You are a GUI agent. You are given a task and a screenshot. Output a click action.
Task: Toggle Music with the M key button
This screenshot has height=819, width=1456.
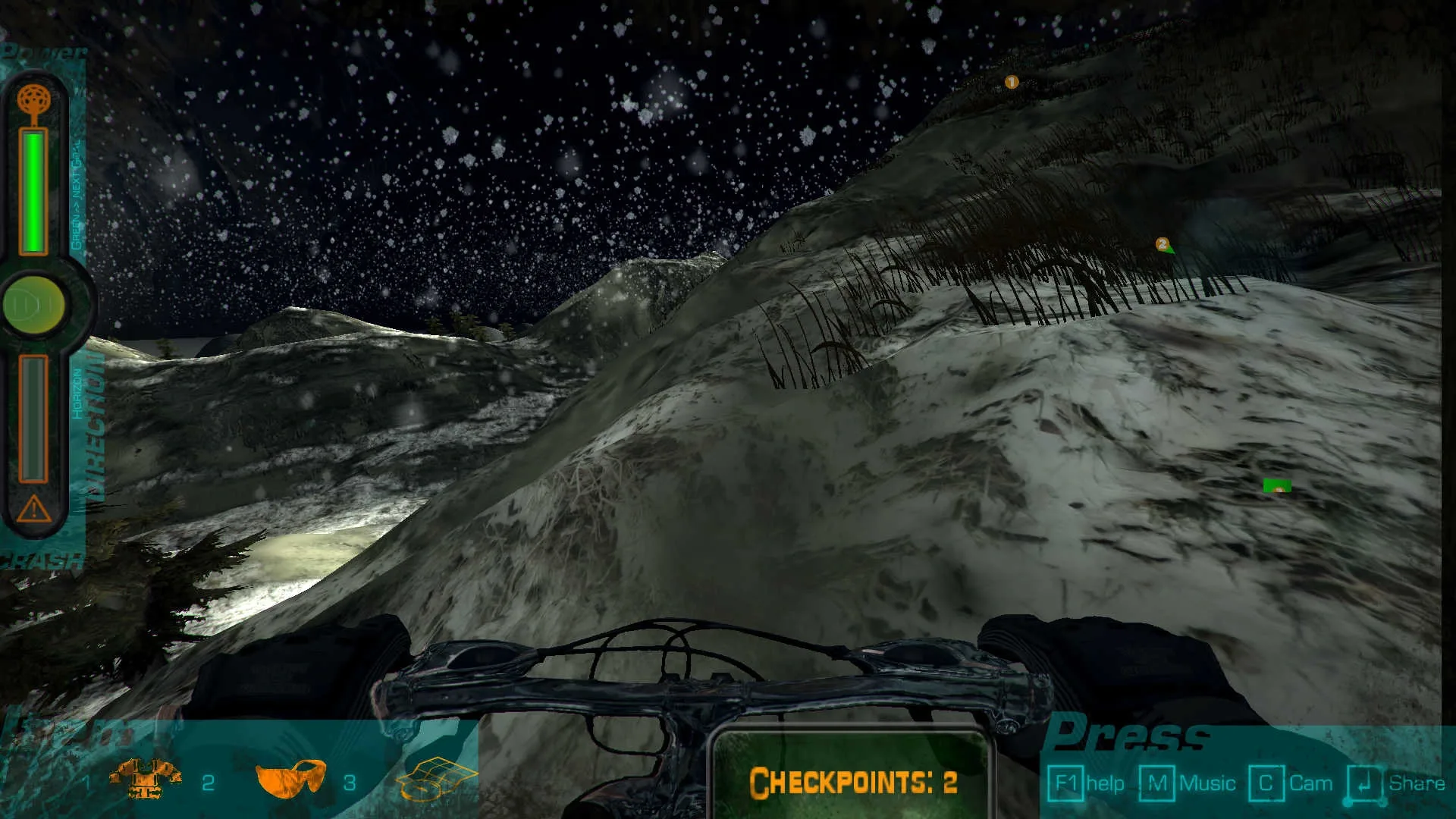1158,782
